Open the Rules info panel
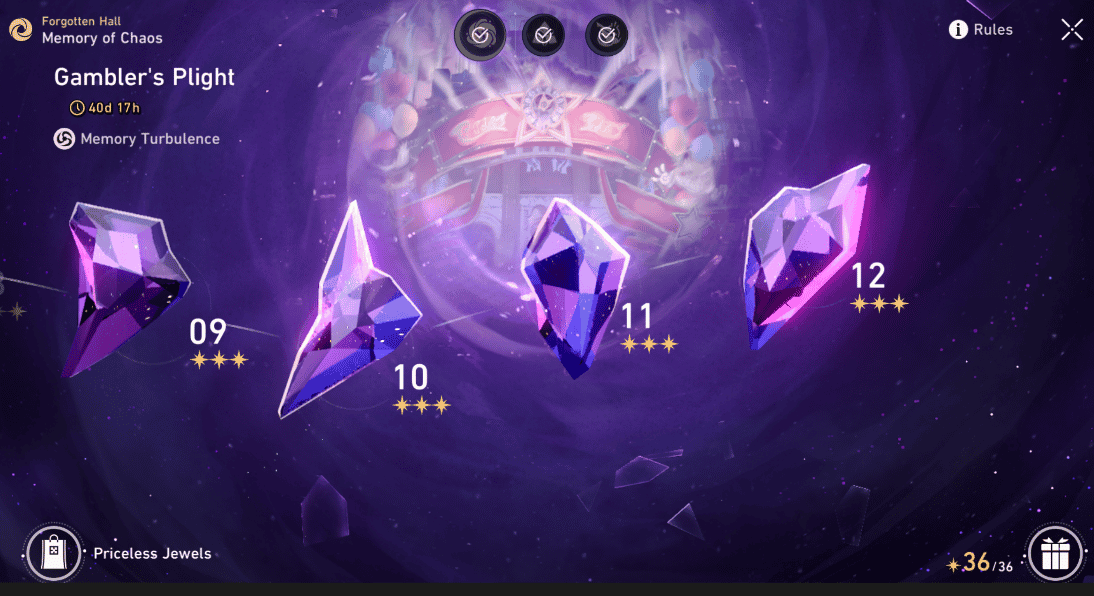 (980, 30)
